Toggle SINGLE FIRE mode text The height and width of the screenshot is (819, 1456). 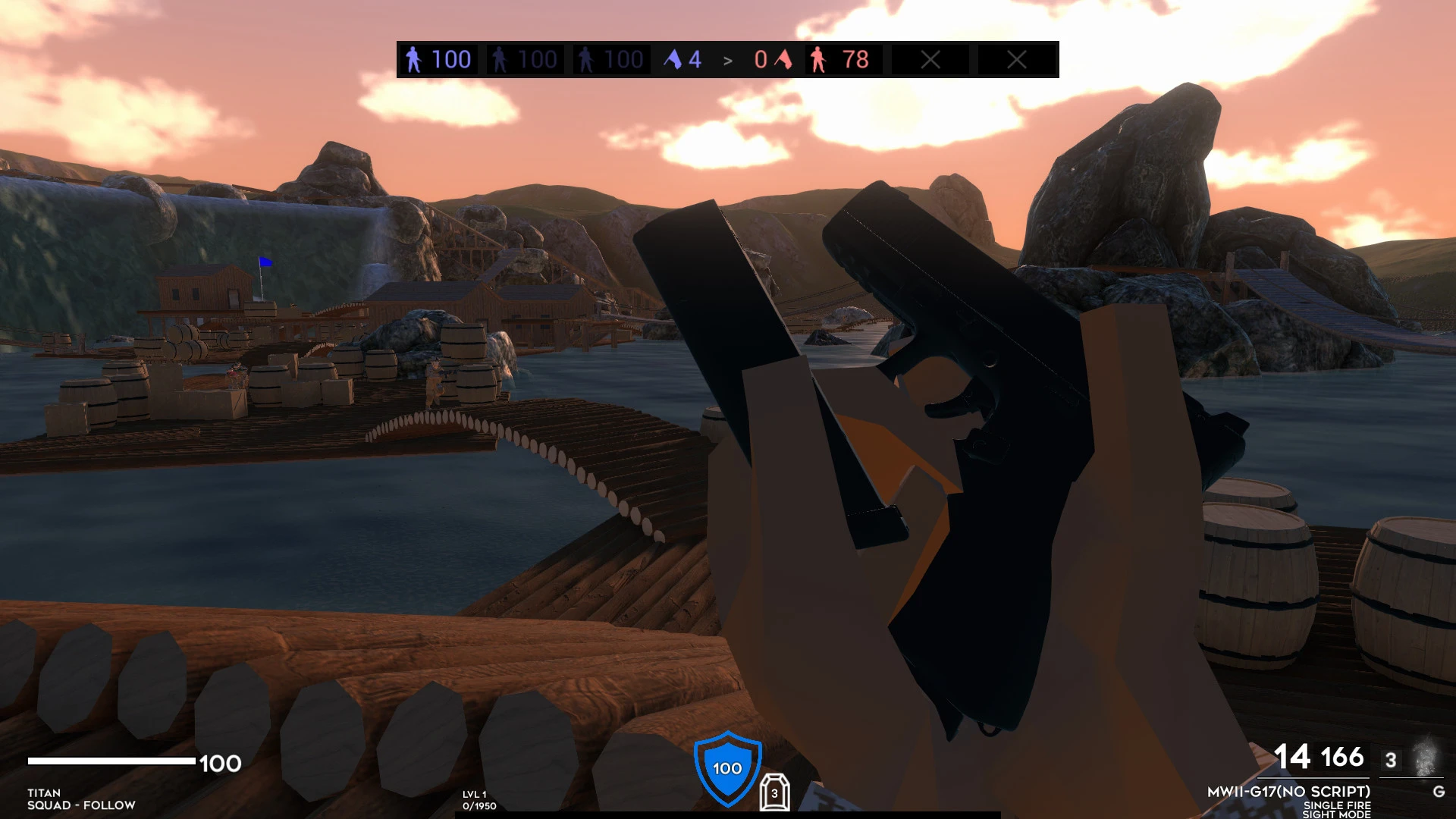1338,805
